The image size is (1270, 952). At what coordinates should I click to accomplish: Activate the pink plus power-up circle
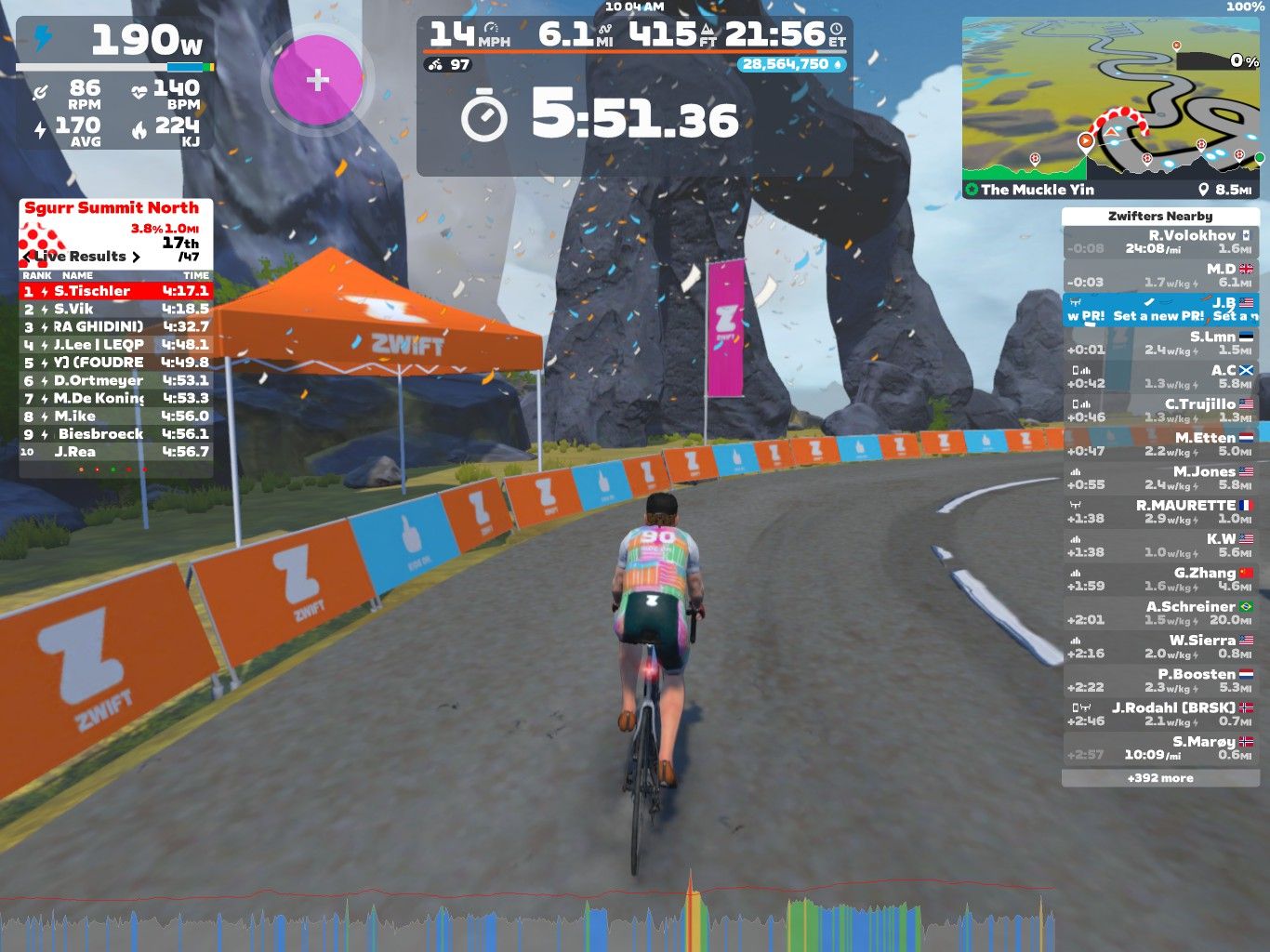point(318,80)
